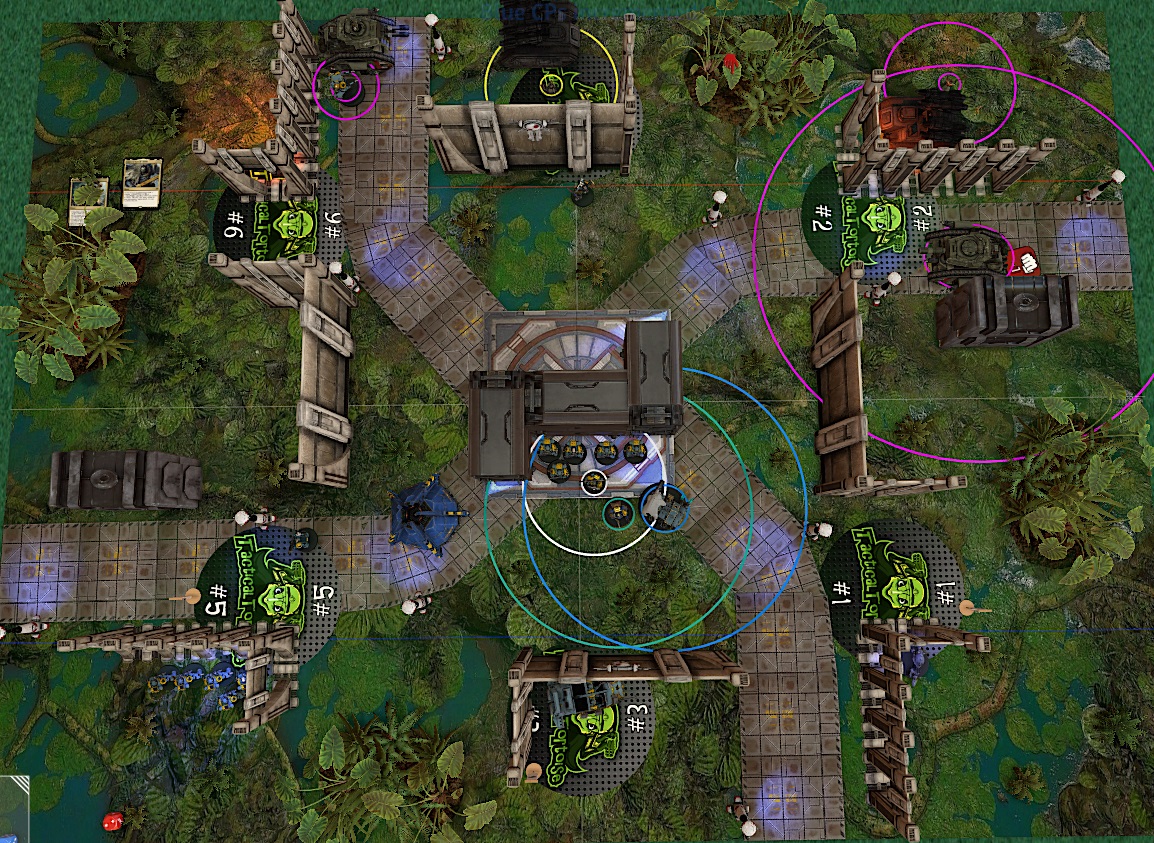Select the yellow-ringed model at the top
Viewport: 1154px width, 843px height.
(550, 84)
